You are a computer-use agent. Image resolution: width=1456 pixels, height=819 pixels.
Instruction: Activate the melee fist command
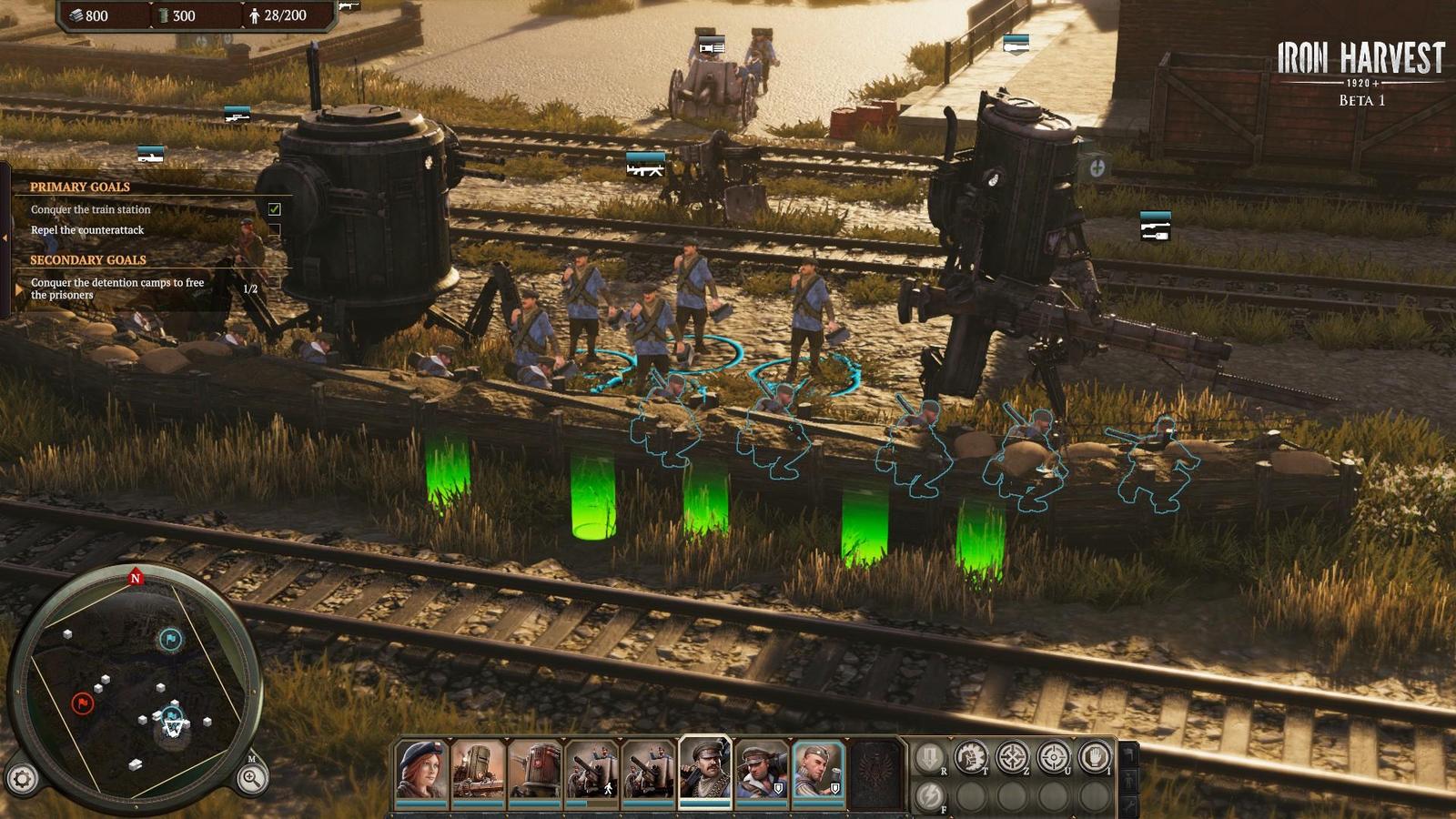tap(970, 757)
